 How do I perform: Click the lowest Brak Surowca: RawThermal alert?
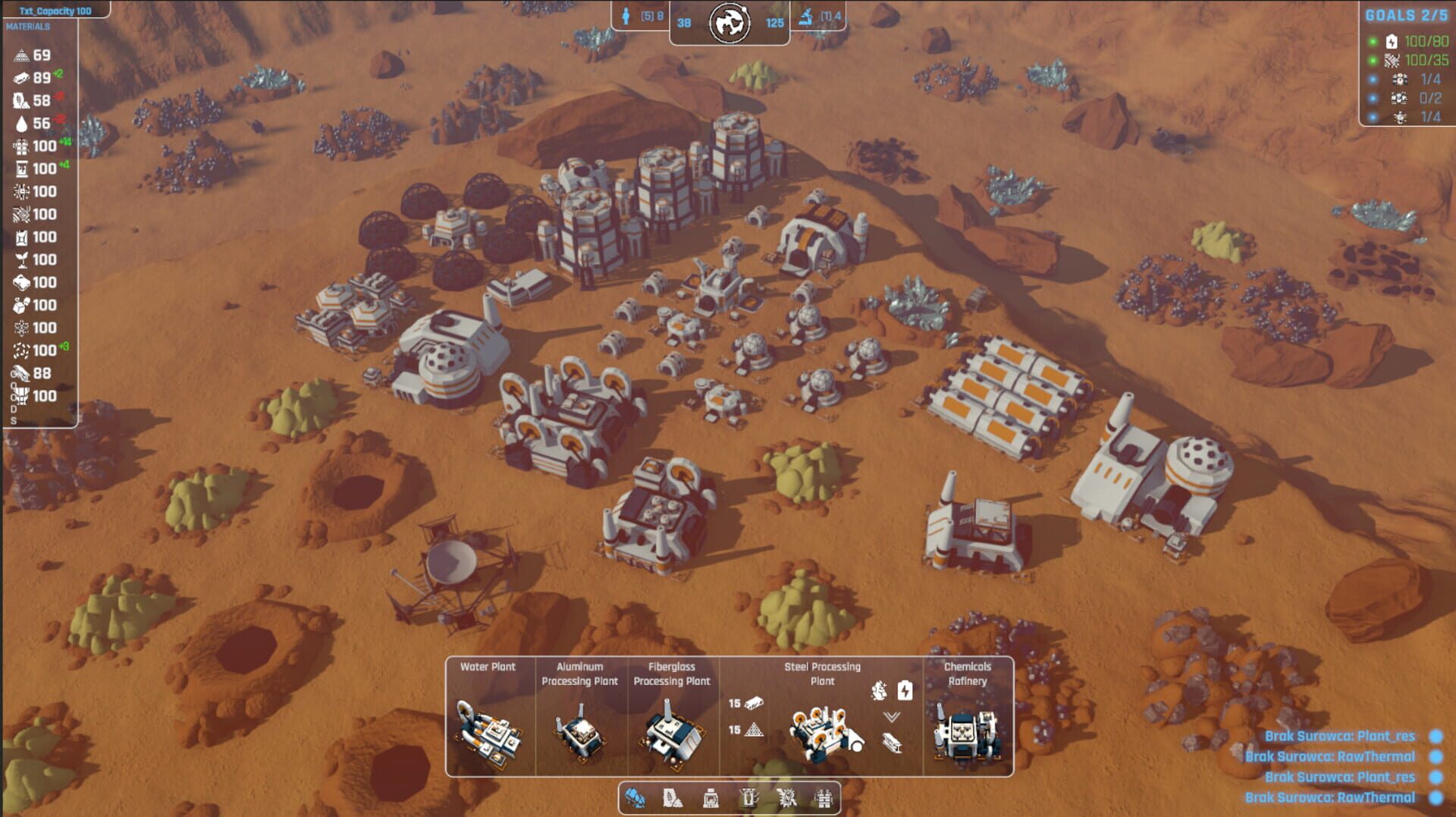pos(1330,797)
